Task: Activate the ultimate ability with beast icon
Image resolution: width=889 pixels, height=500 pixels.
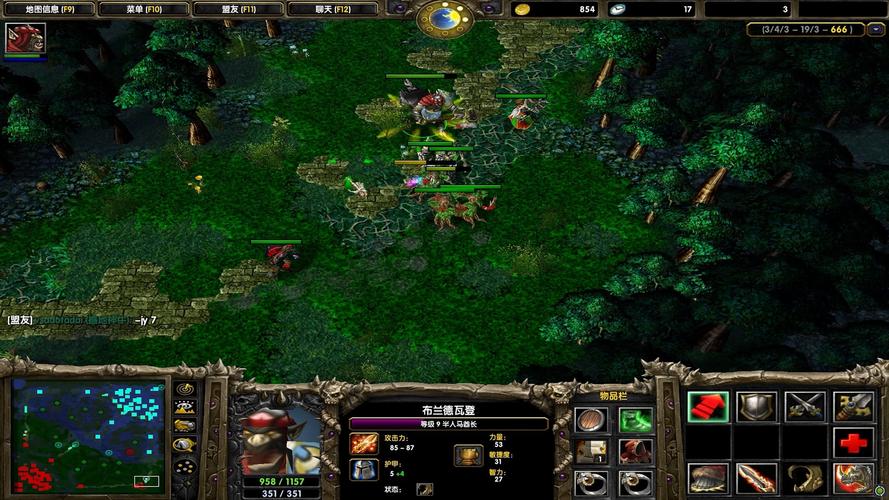Action: tap(853, 479)
